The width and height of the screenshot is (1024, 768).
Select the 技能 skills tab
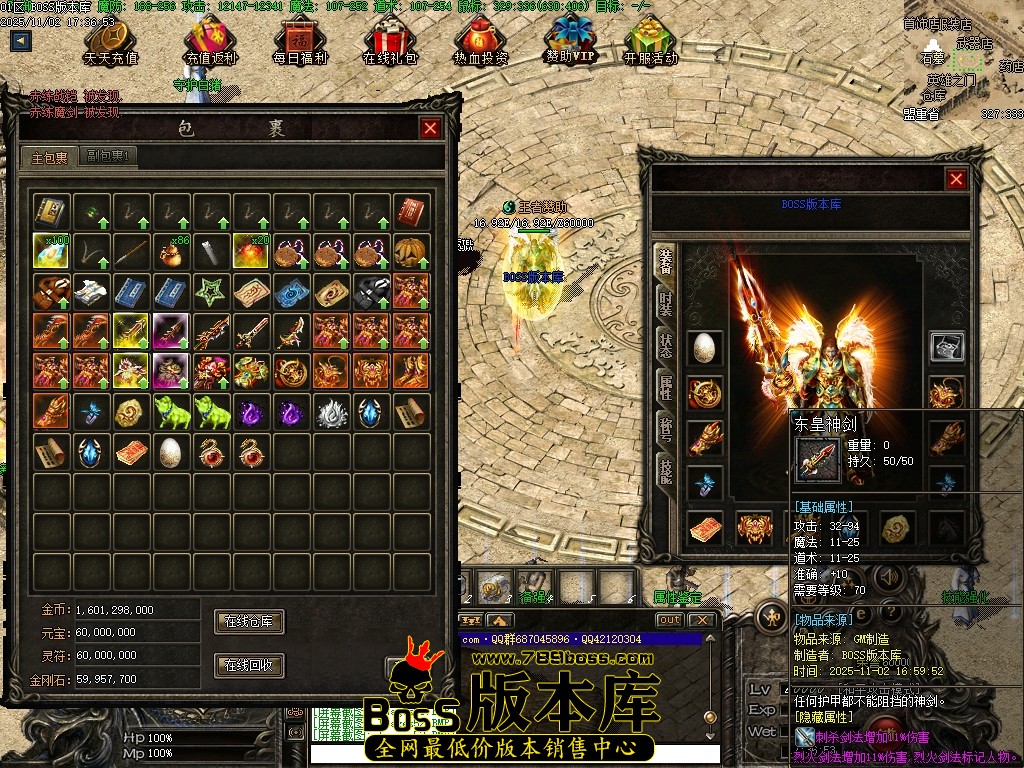click(x=666, y=468)
